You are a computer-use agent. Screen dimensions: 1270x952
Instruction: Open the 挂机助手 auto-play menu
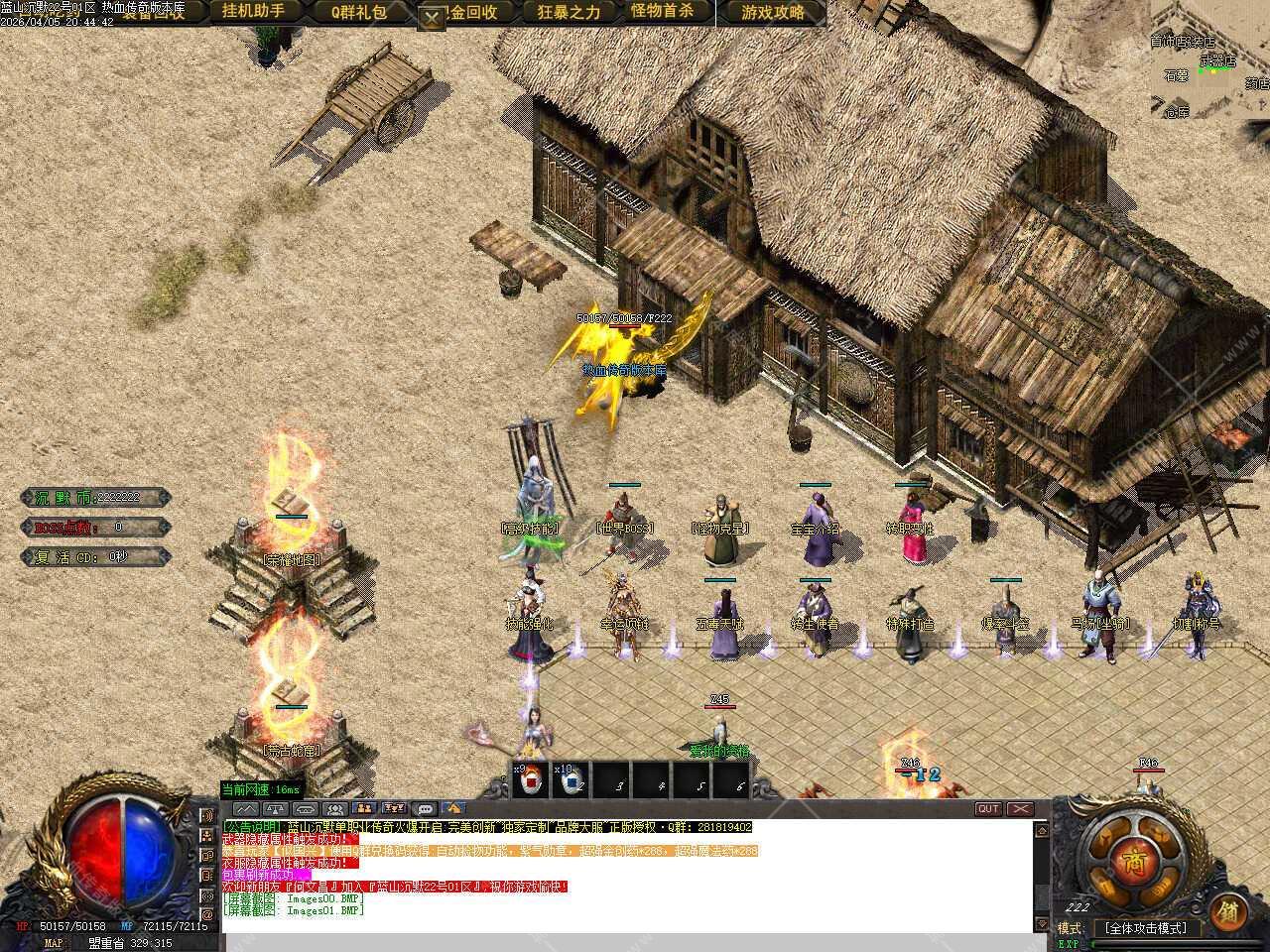(x=253, y=12)
